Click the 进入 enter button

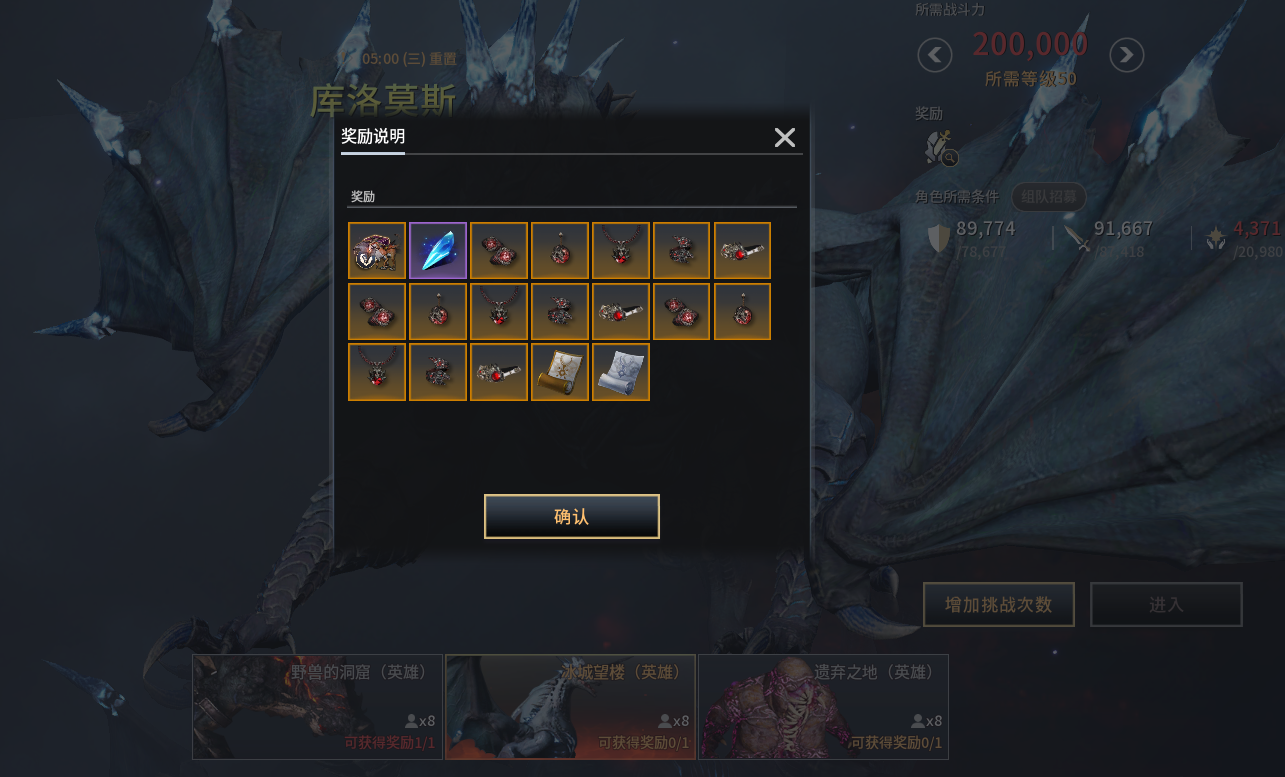click(x=1166, y=604)
